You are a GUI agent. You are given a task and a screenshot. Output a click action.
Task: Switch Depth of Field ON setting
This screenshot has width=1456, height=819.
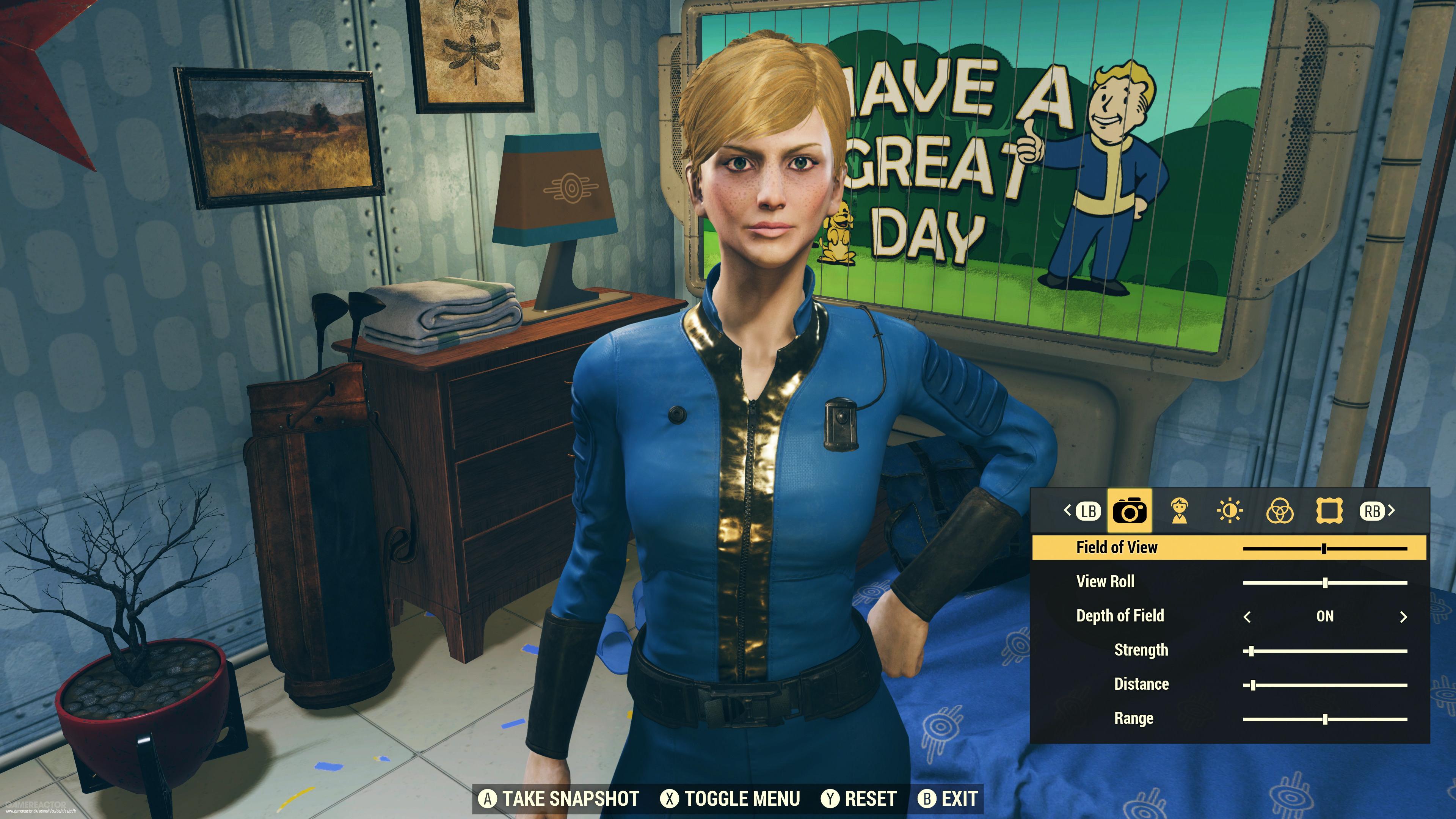coord(1326,616)
